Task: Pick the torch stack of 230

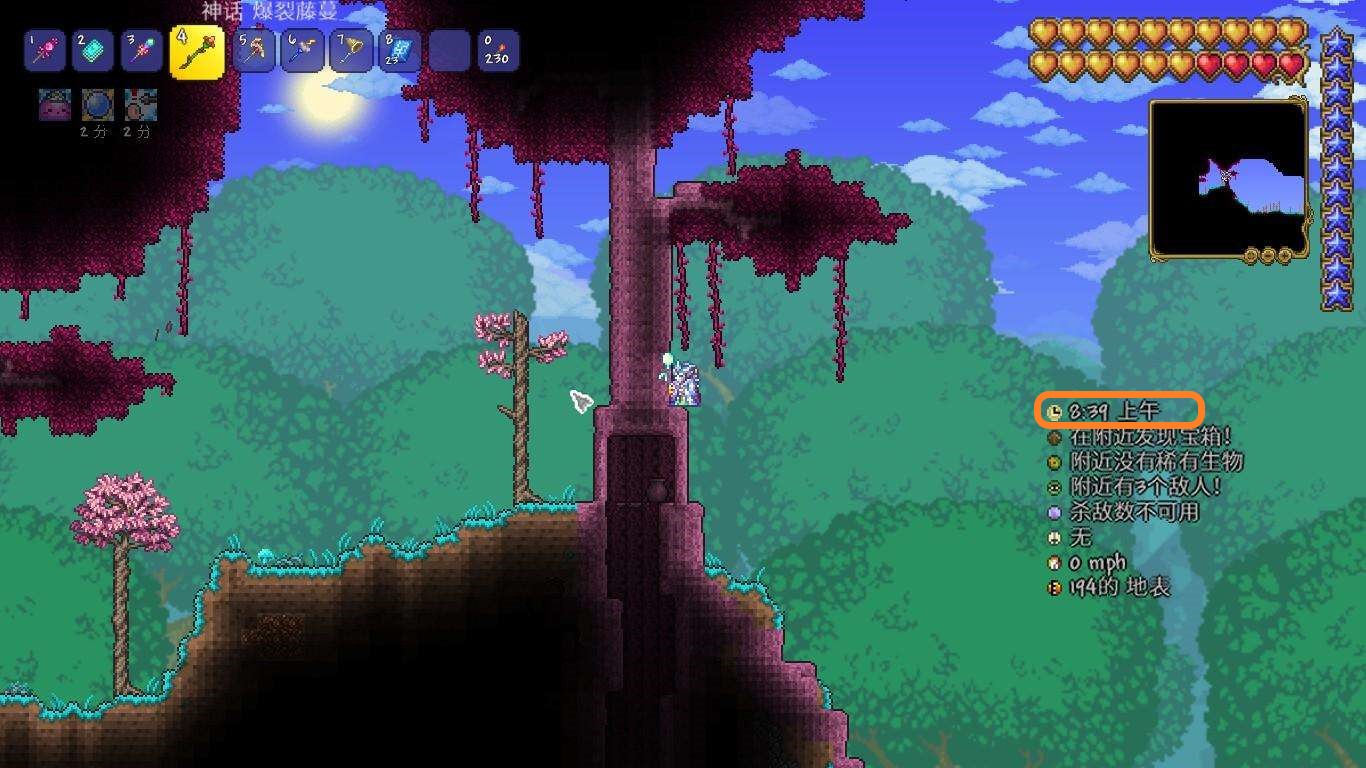Action: (x=497, y=51)
